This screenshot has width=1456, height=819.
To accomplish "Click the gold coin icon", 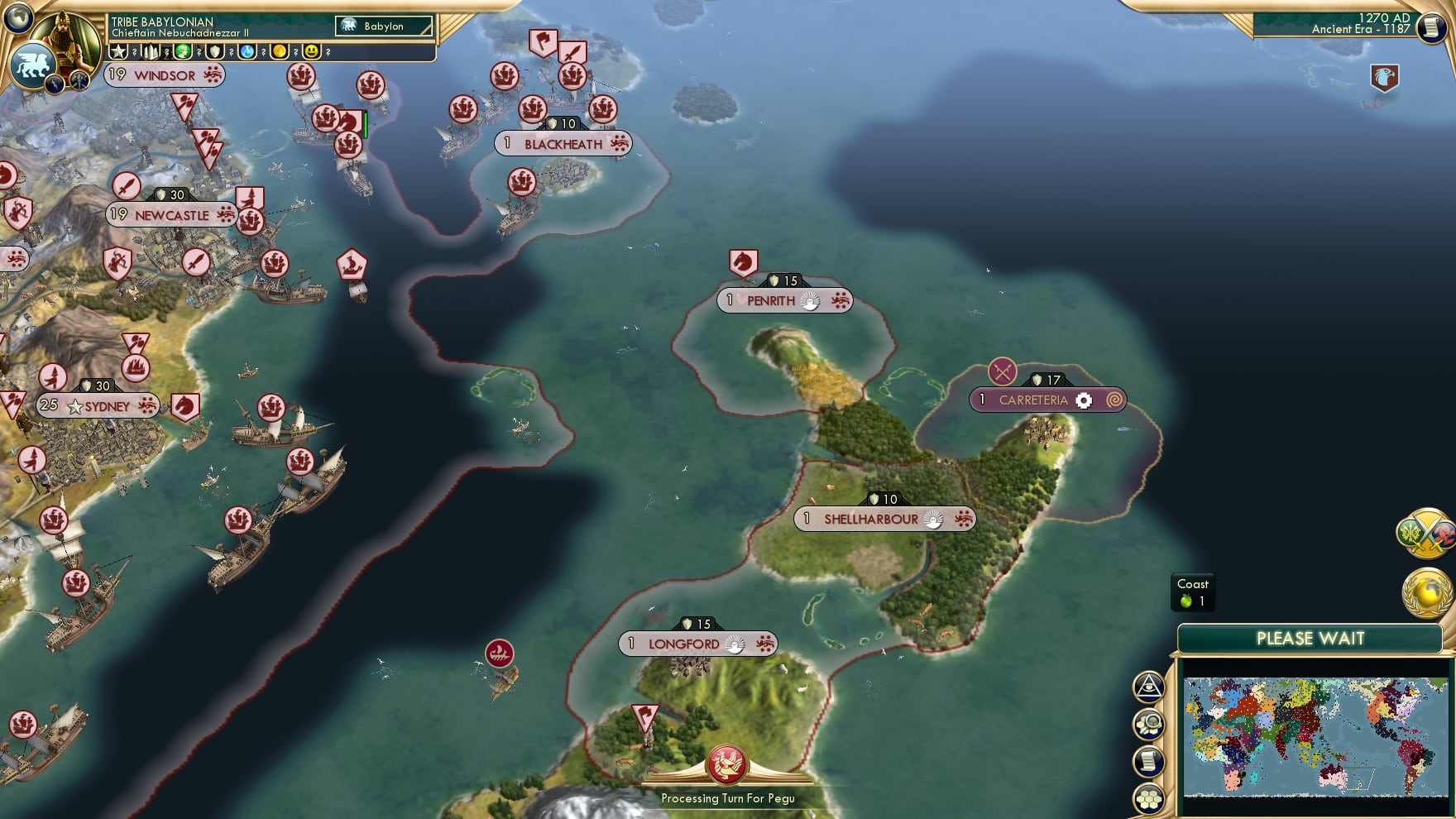I will [280, 52].
